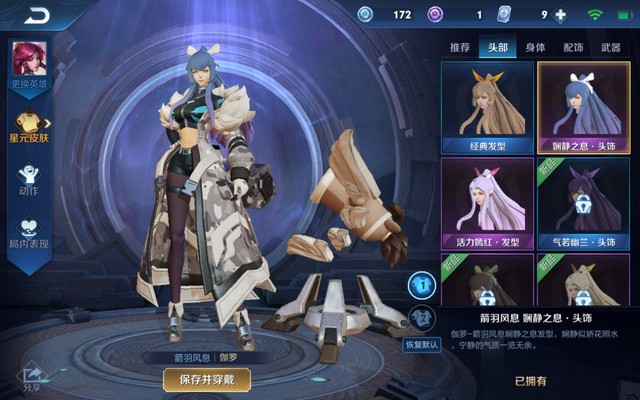Open the 局内表现 in-match display section
Viewport: 640px width, 400px height.
pos(27,232)
